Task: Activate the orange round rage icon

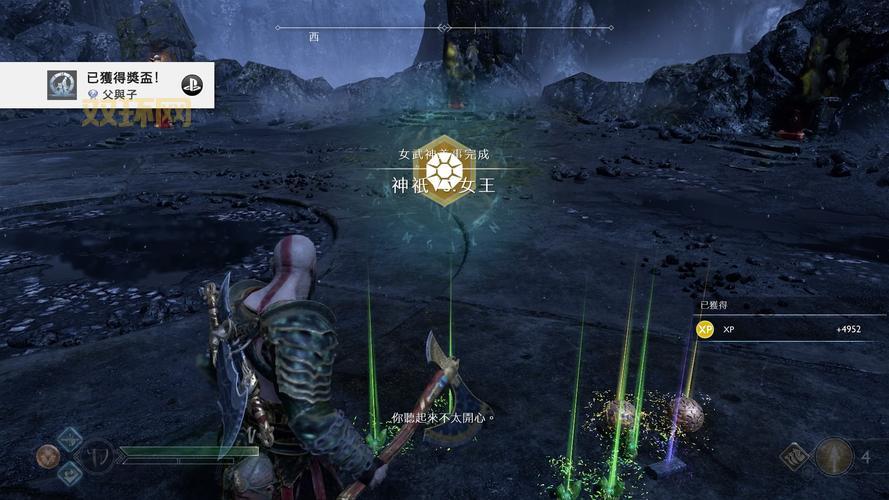Action: 47,457
